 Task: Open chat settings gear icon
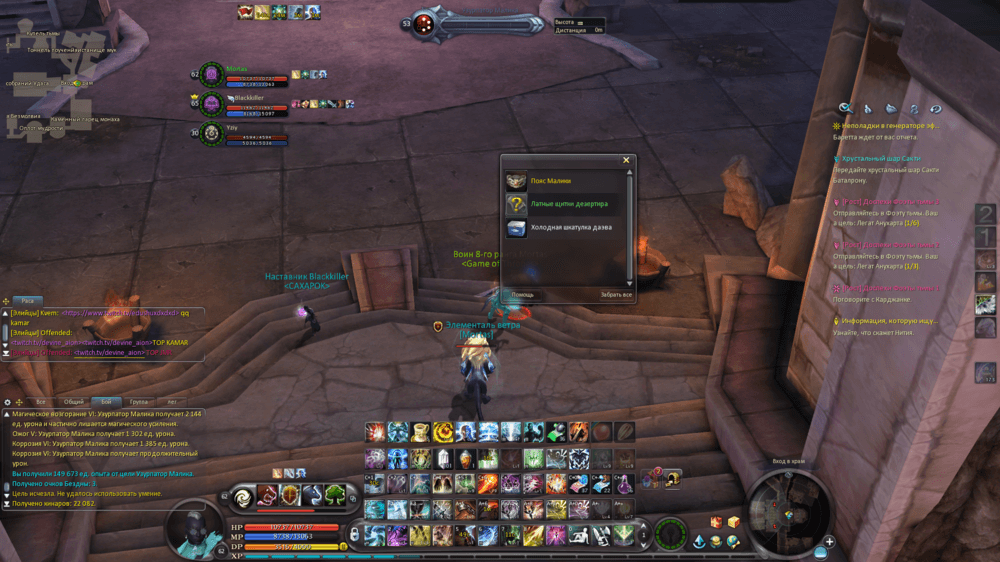pos(8,401)
